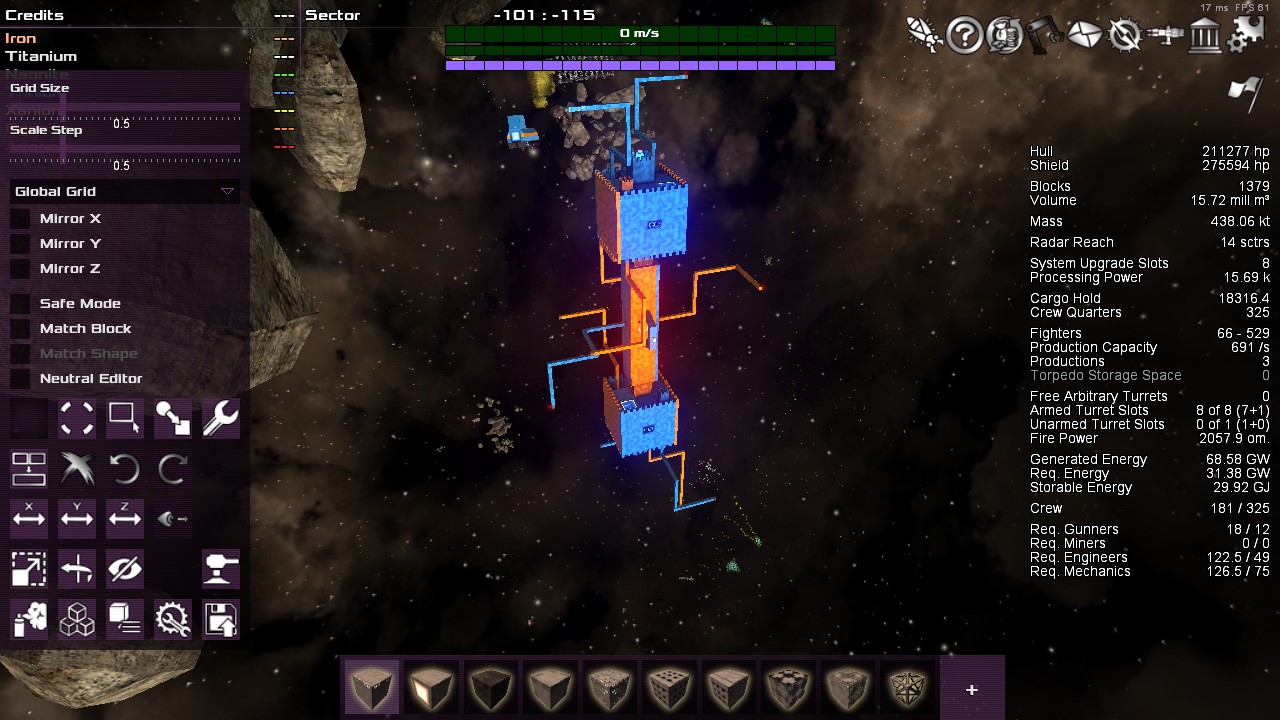Undo the last build action

(125, 468)
